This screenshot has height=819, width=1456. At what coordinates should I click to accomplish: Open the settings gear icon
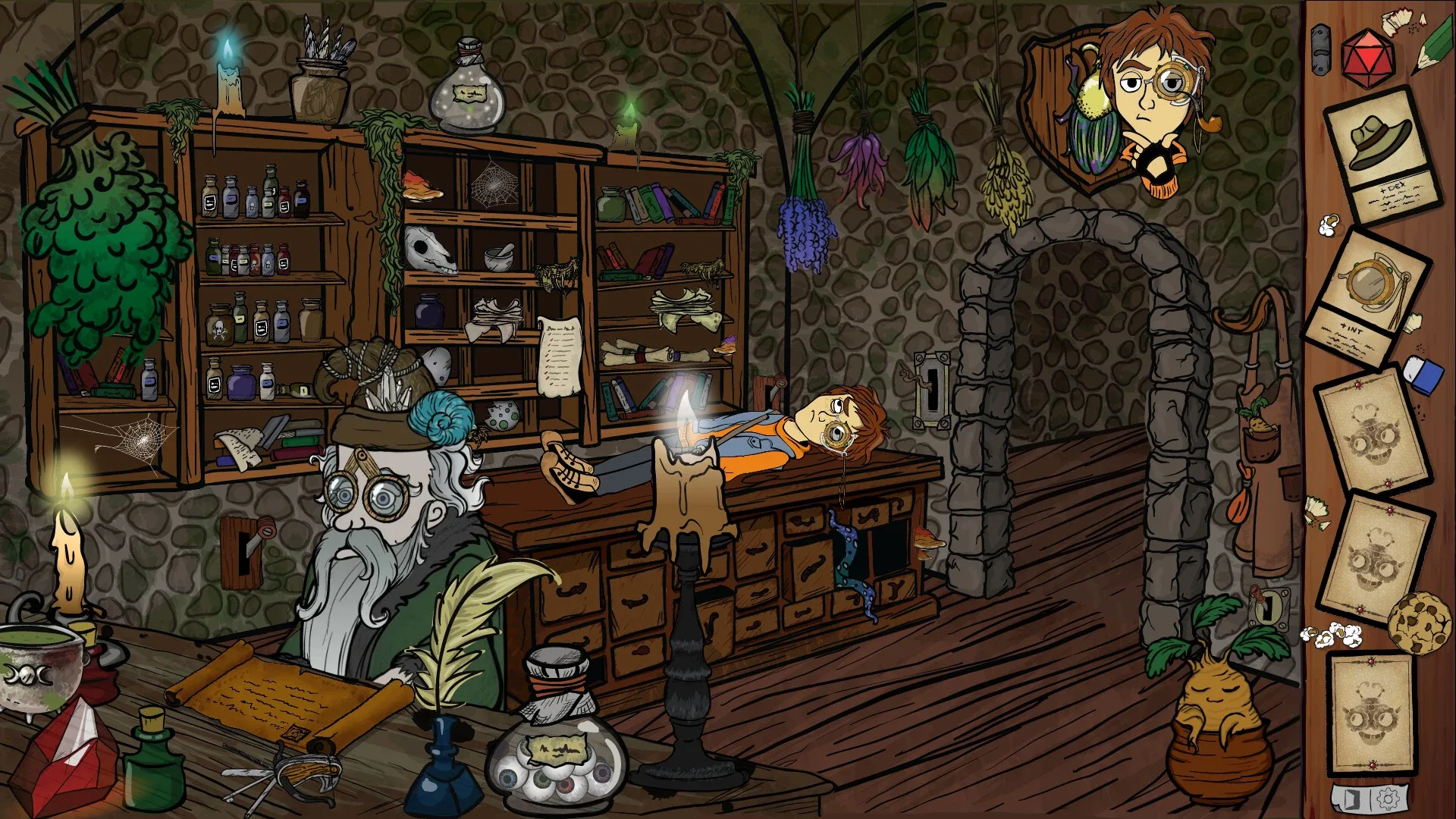click(1388, 799)
